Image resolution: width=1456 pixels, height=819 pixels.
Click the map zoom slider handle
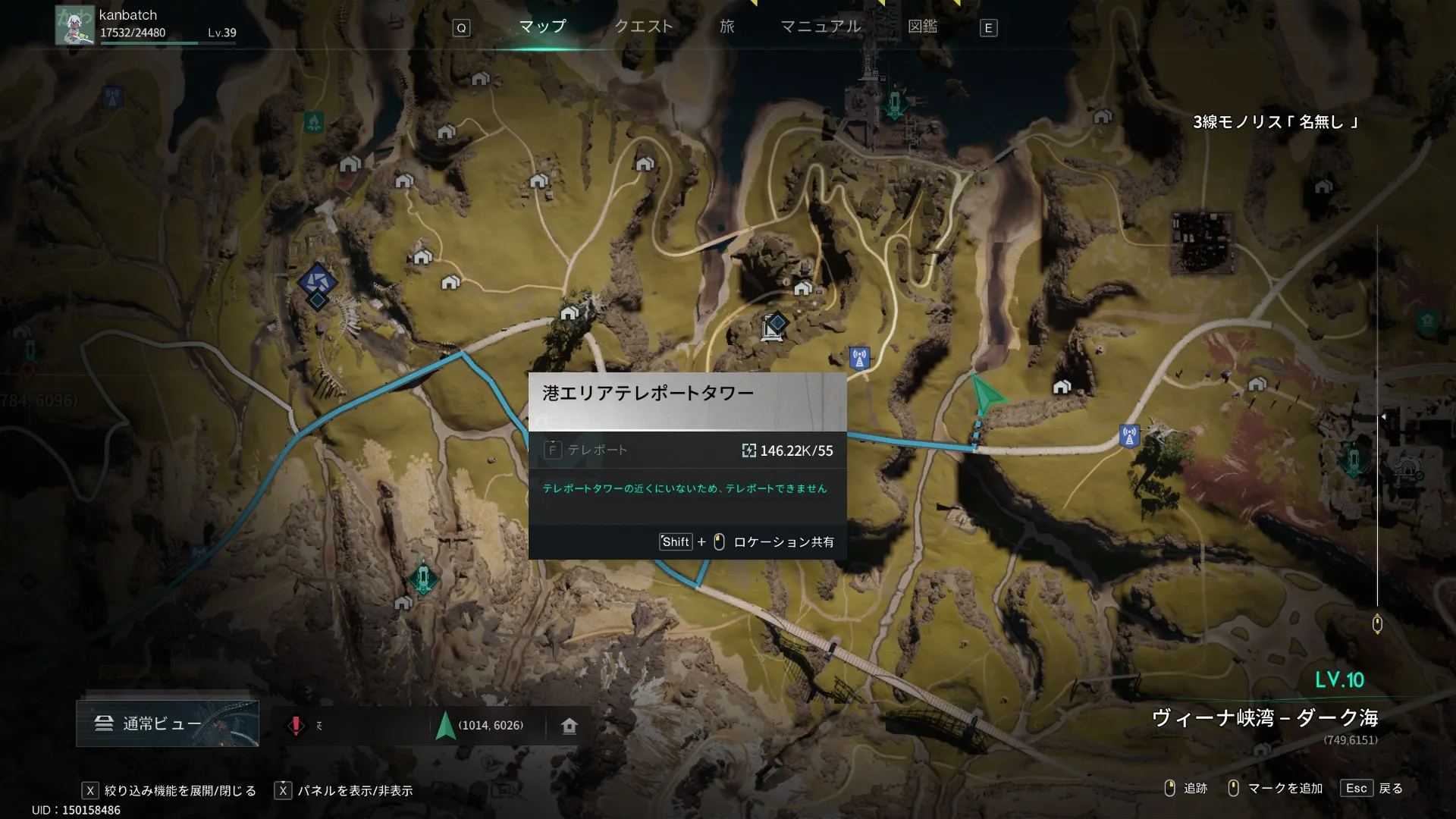pyautogui.click(x=1377, y=624)
